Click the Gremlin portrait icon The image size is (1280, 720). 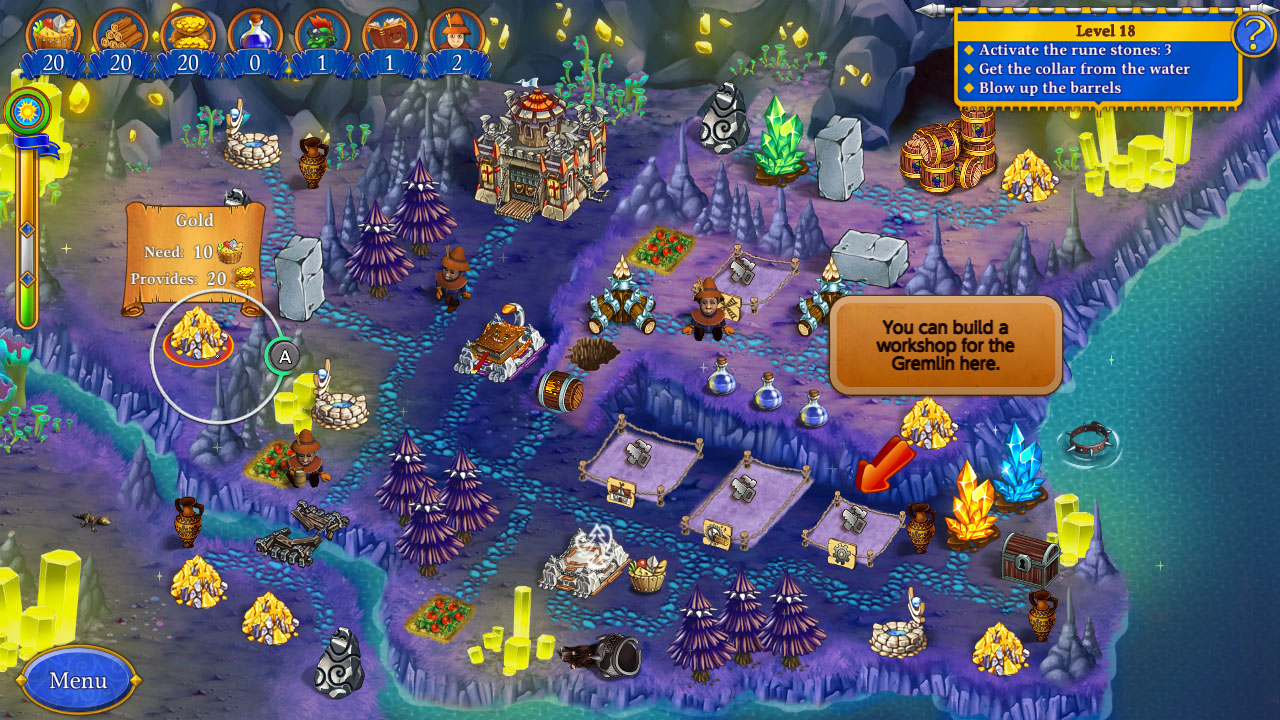click(322, 29)
